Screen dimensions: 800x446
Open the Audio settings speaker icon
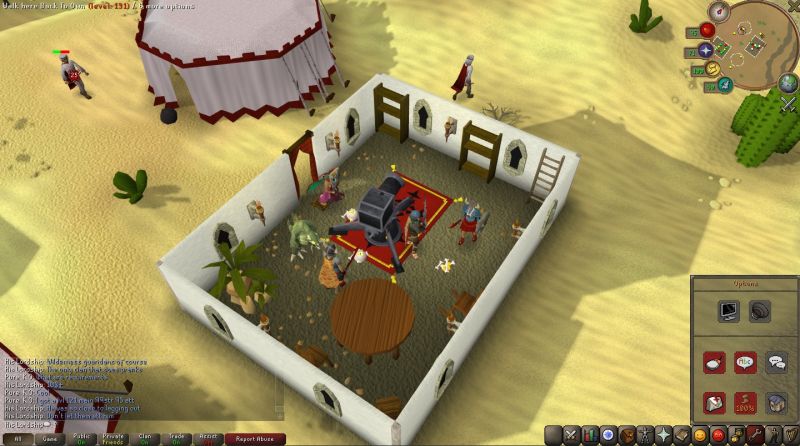(761, 312)
